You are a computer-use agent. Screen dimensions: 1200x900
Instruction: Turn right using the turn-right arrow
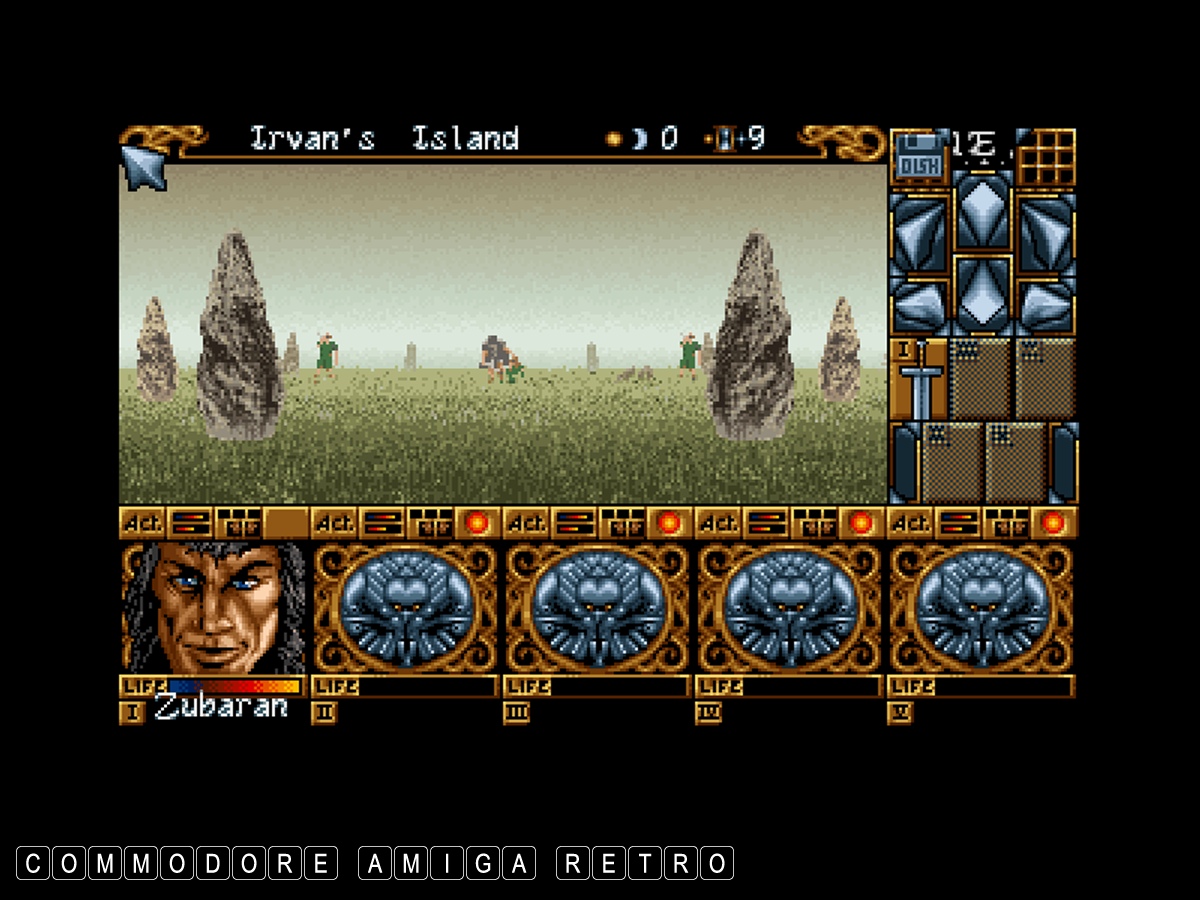(x=1047, y=232)
